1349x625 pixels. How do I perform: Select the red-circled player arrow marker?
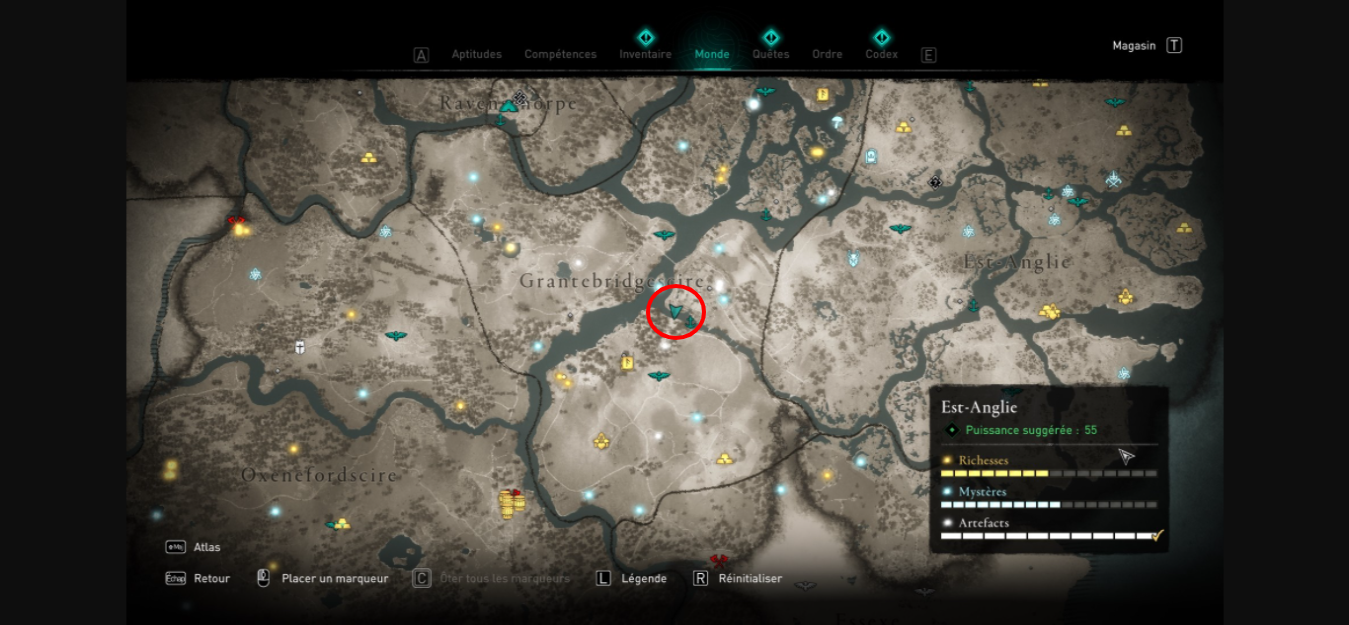tap(676, 312)
